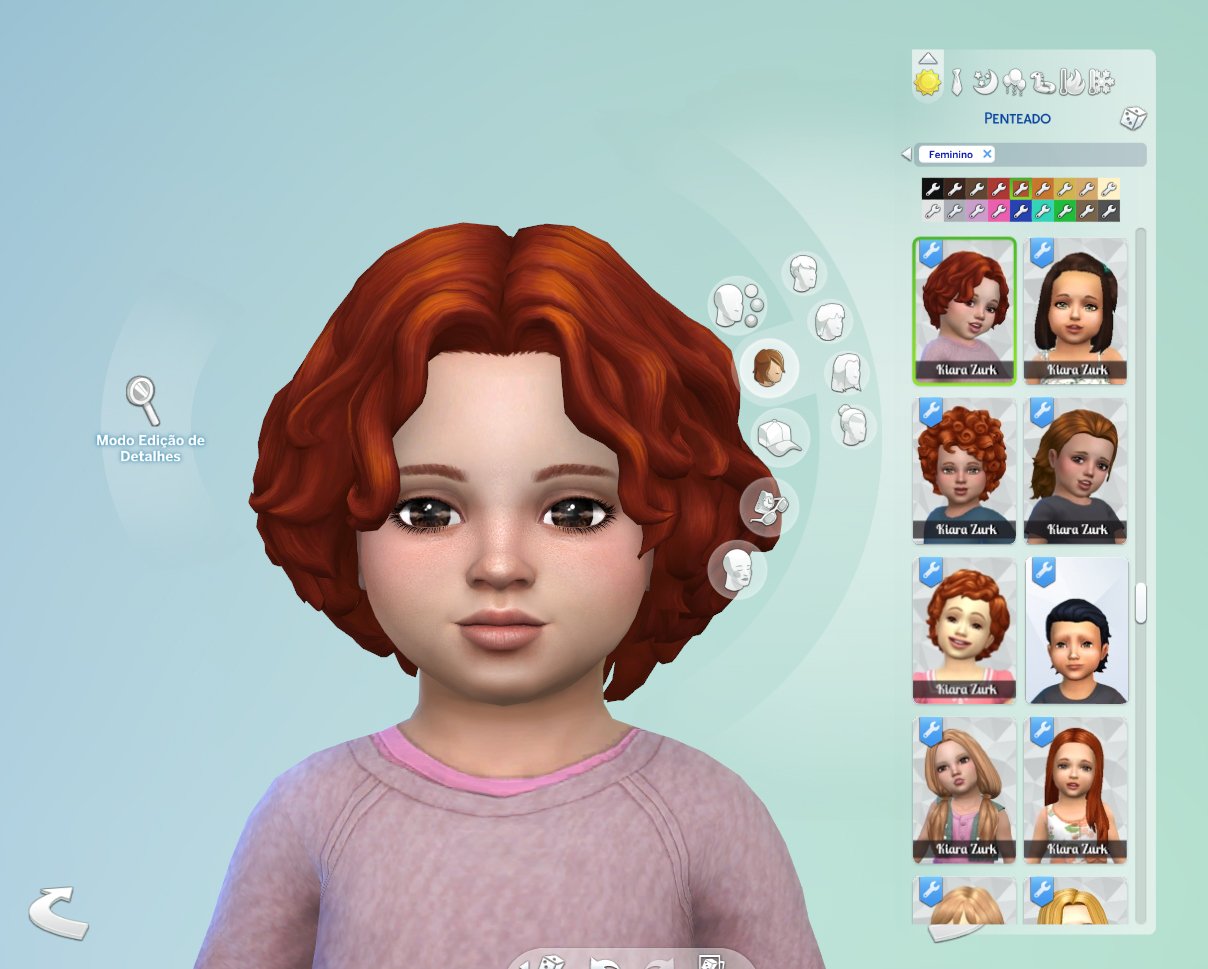Pick the black hair color swatch
1208x969 pixels.
[x=932, y=188]
